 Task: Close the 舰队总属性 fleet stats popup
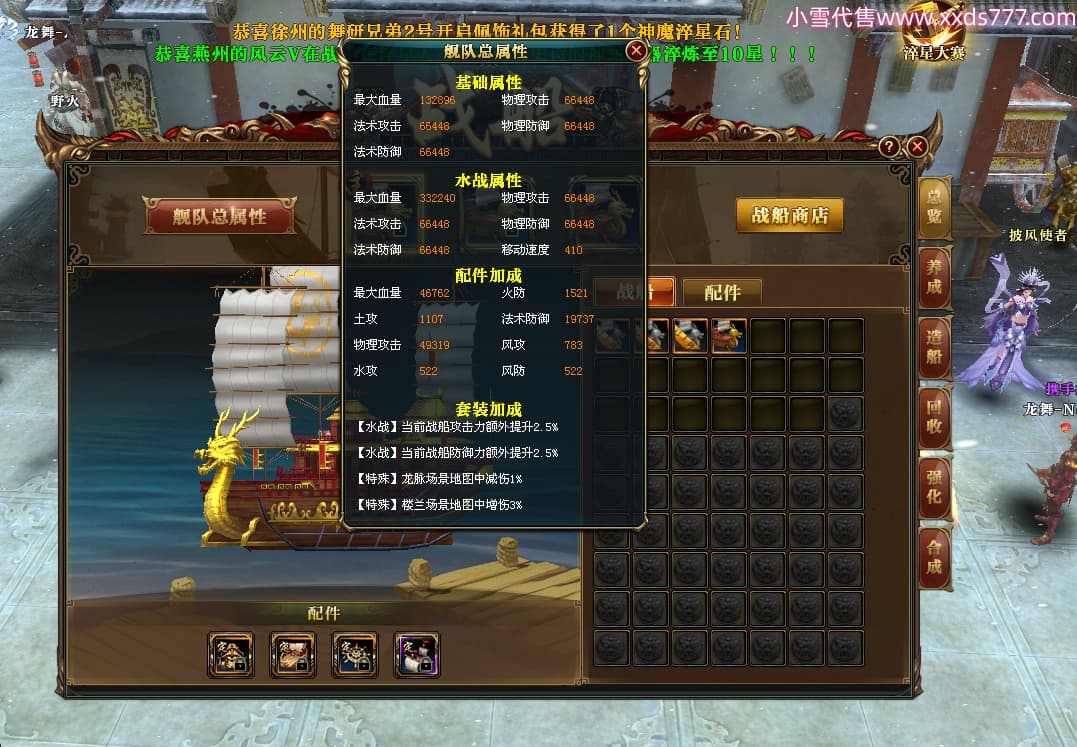click(x=635, y=50)
